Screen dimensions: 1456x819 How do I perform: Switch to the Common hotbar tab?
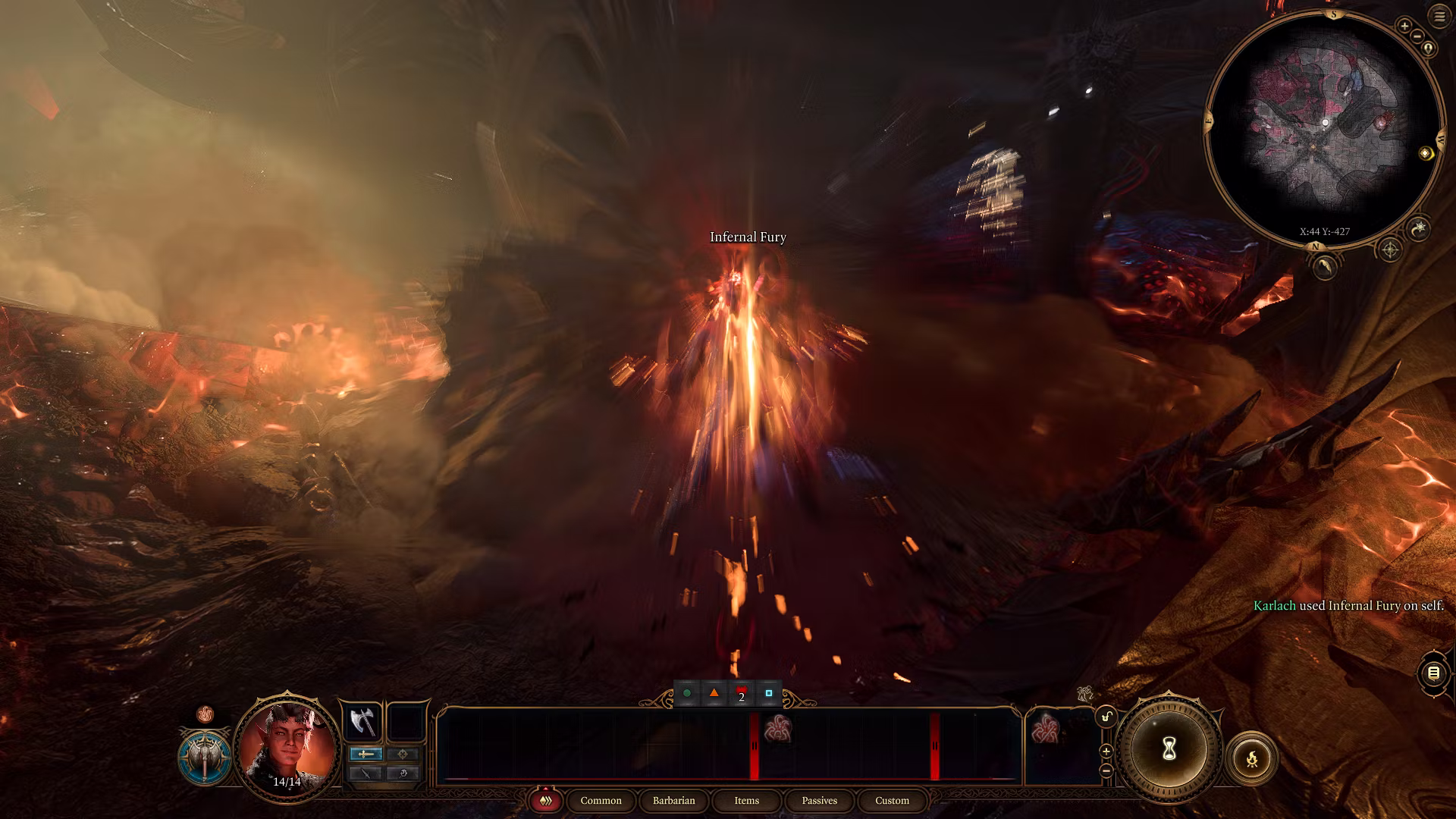pyautogui.click(x=601, y=801)
